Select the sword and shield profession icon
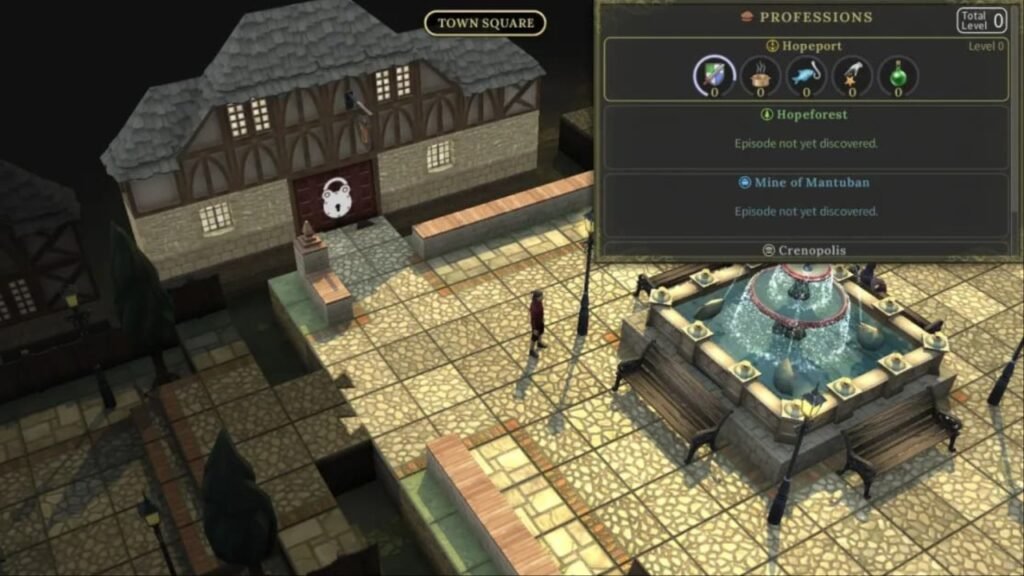 pos(715,76)
